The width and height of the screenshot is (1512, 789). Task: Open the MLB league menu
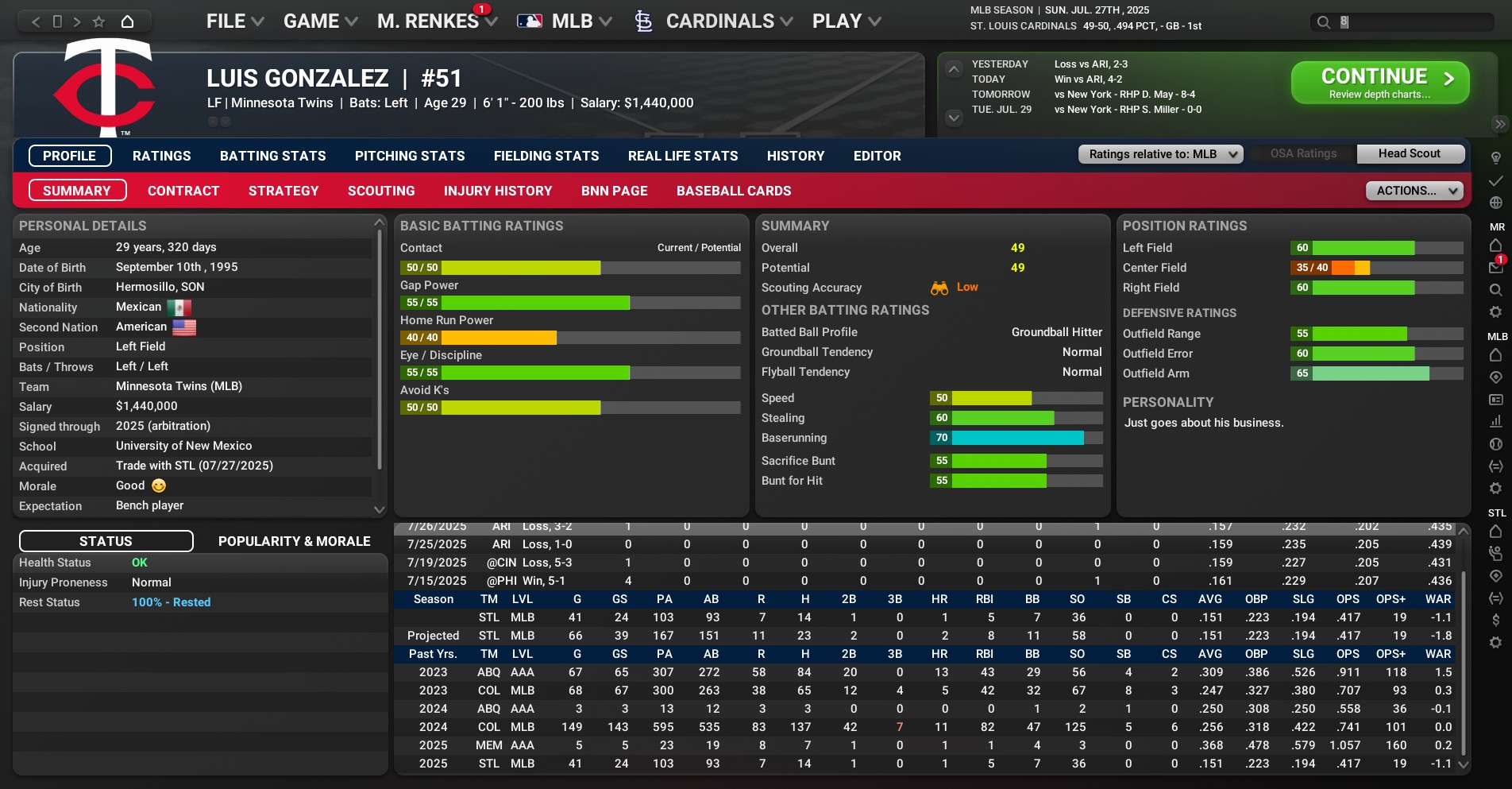[x=565, y=21]
